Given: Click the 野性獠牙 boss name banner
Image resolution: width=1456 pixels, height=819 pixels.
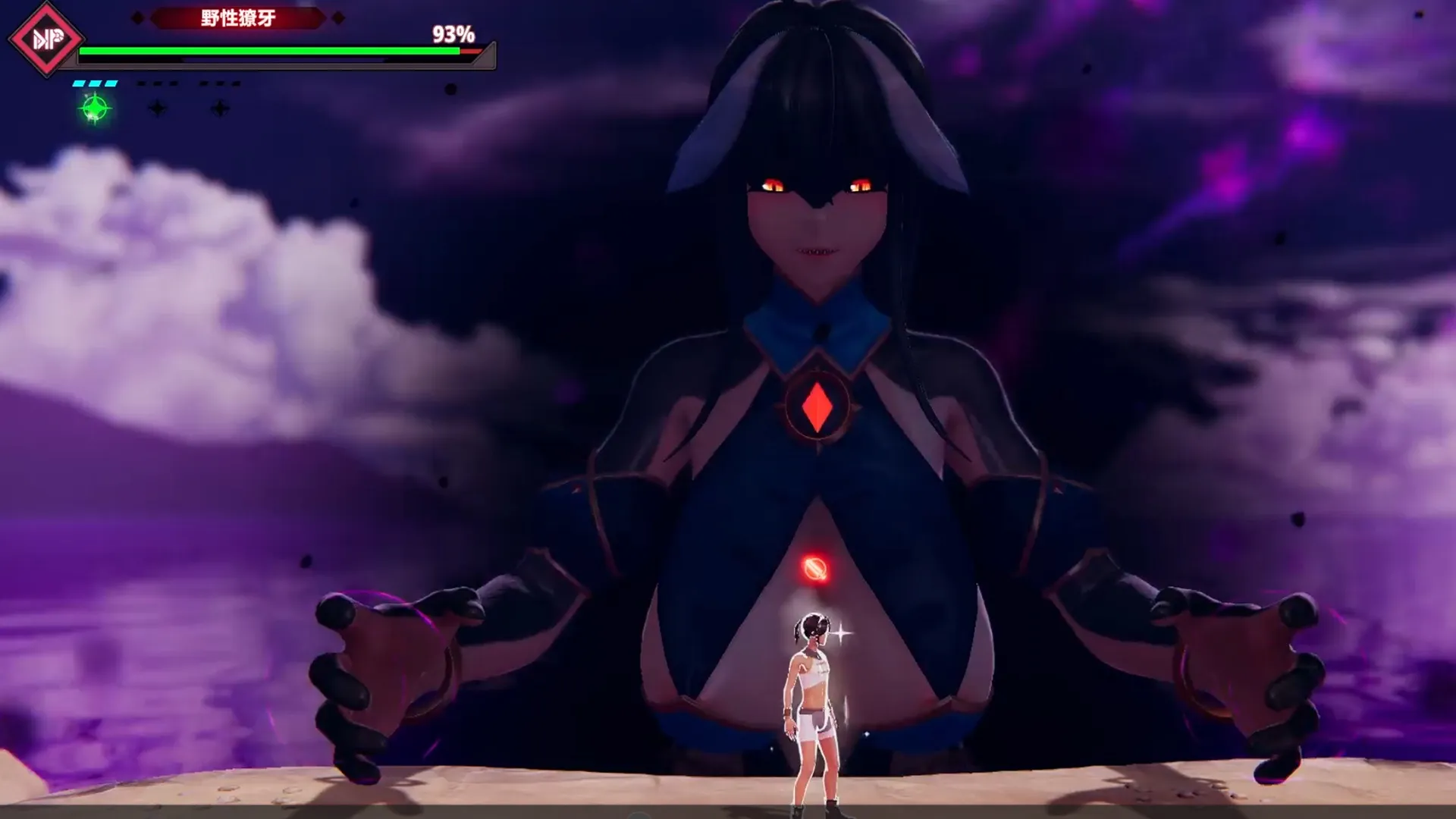Looking at the screenshot, I should click(x=238, y=17).
